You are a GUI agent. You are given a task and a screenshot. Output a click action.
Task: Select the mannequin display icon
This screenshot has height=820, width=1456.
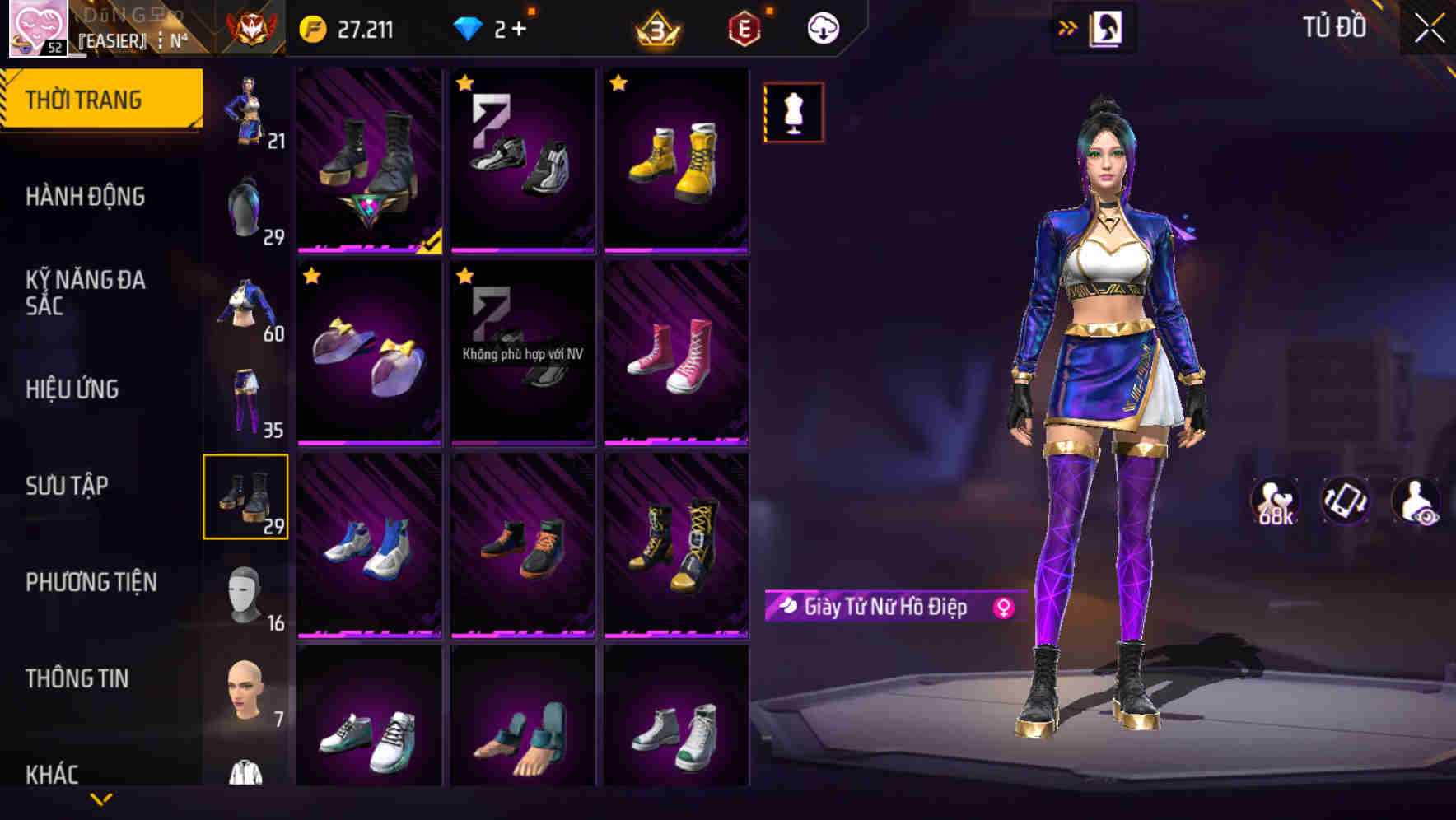point(793,112)
